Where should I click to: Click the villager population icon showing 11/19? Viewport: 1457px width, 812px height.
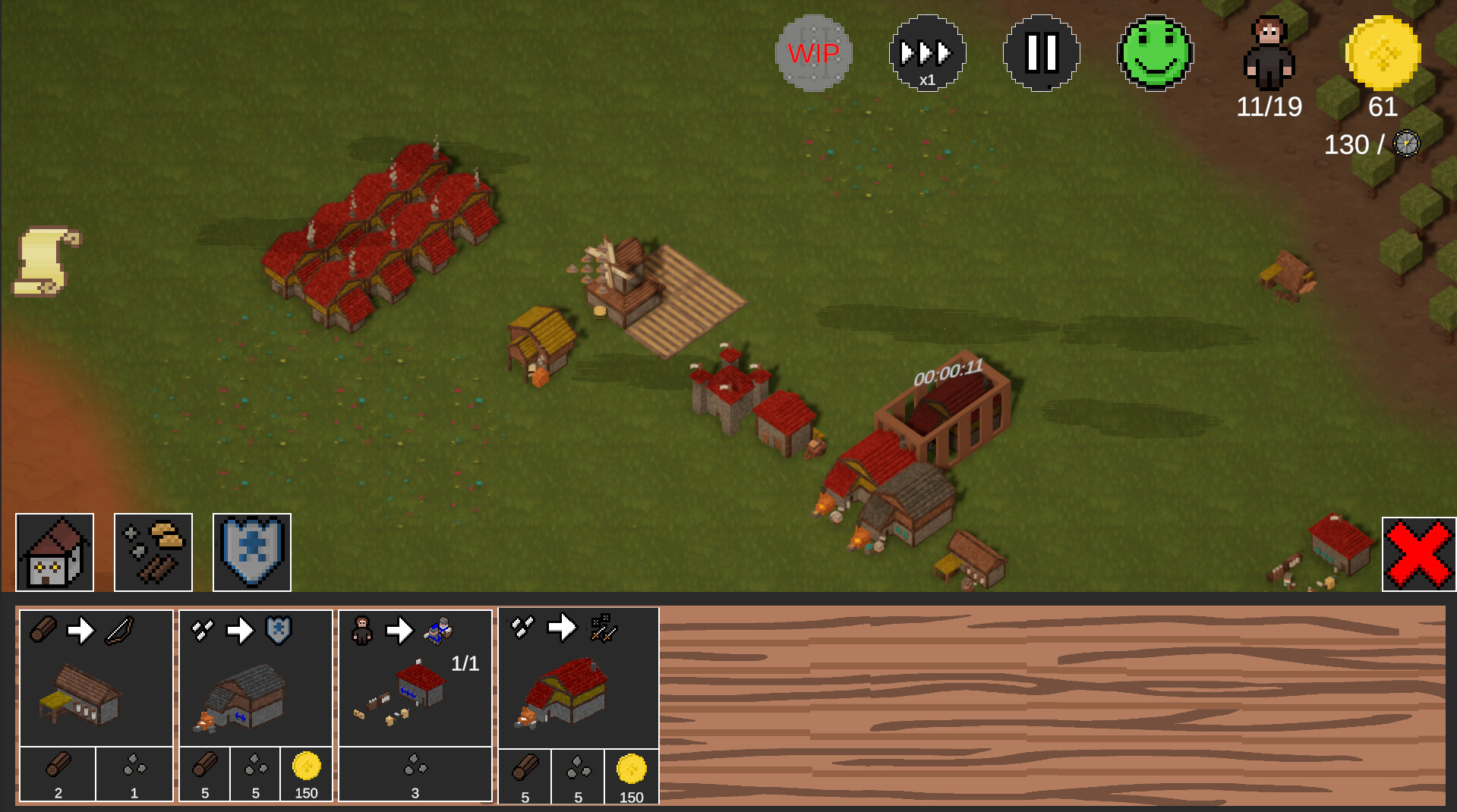pyautogui.click(x=1268, y=53)
